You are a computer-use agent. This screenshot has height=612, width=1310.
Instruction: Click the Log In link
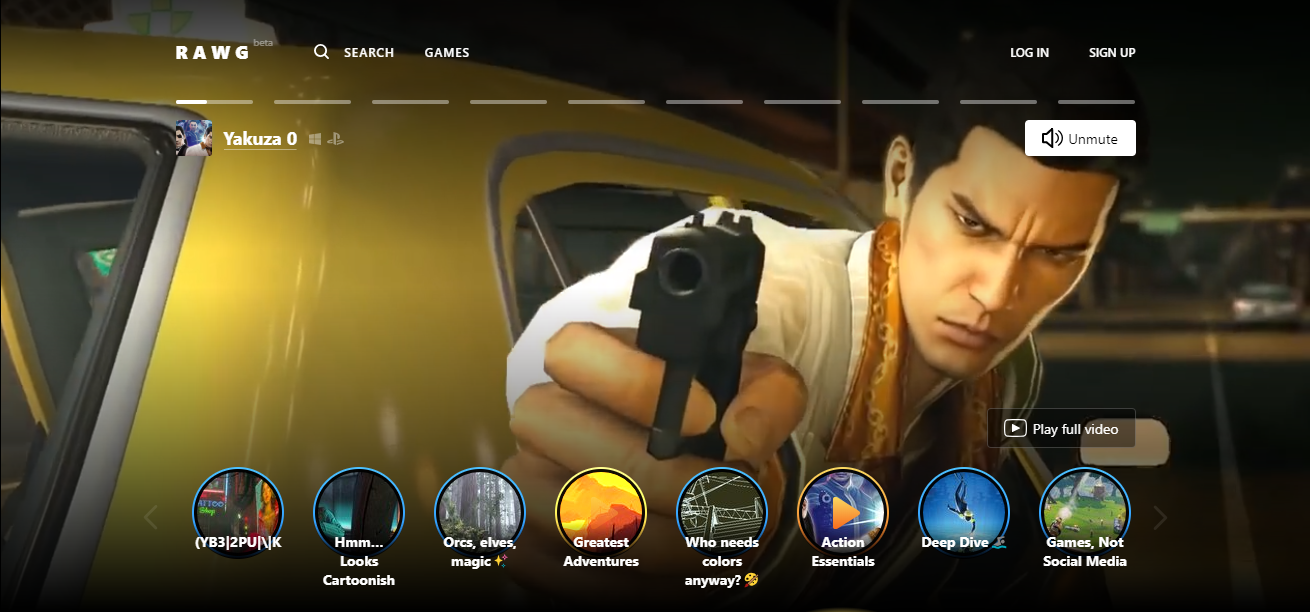click(x=1029, y=53)
